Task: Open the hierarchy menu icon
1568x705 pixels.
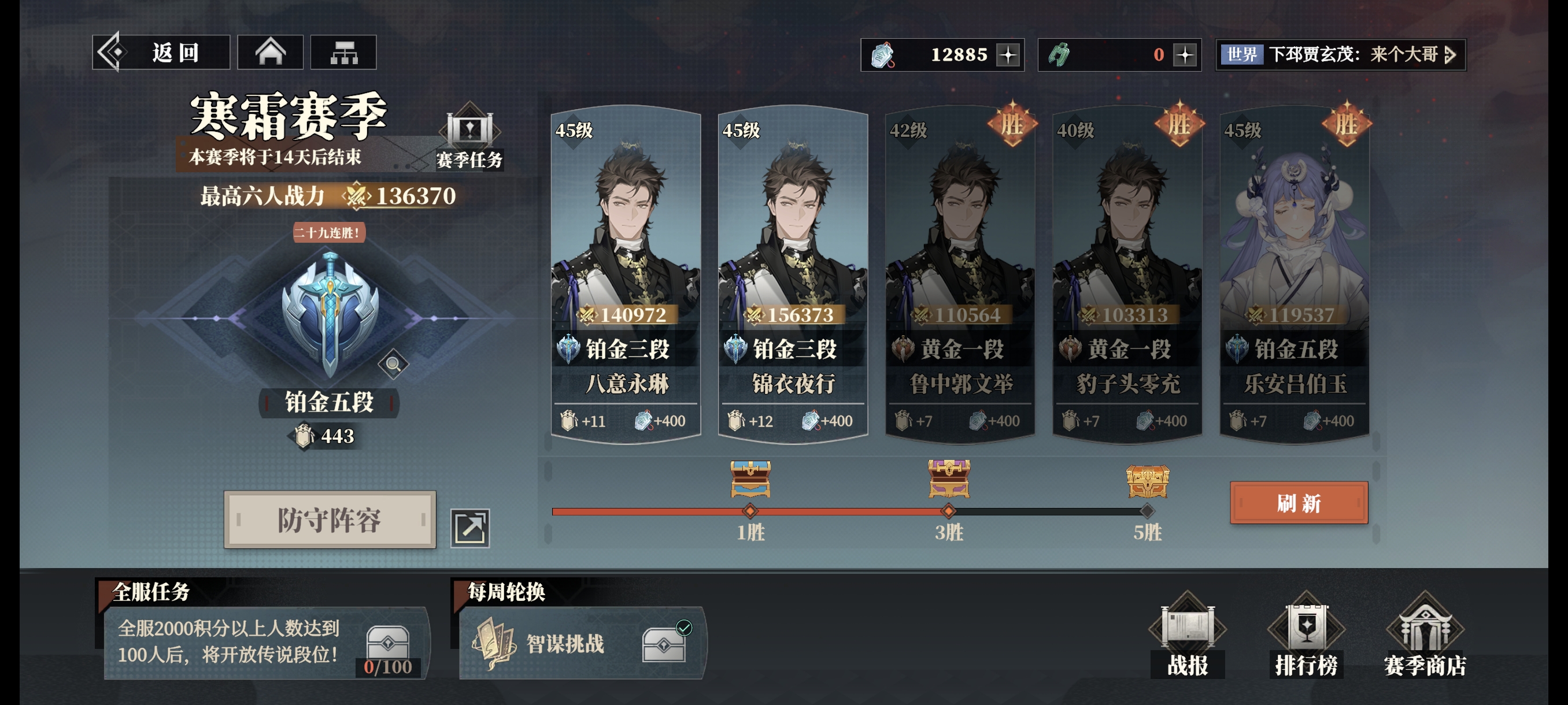Action: click(343, 53)
